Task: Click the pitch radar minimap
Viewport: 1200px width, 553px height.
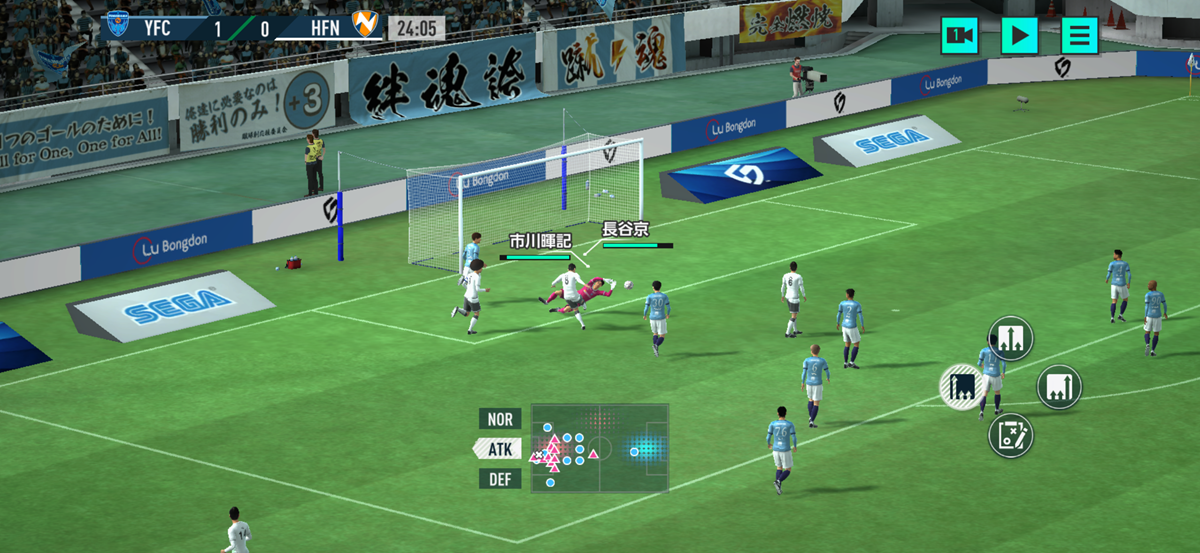Action: coord(599,448)
